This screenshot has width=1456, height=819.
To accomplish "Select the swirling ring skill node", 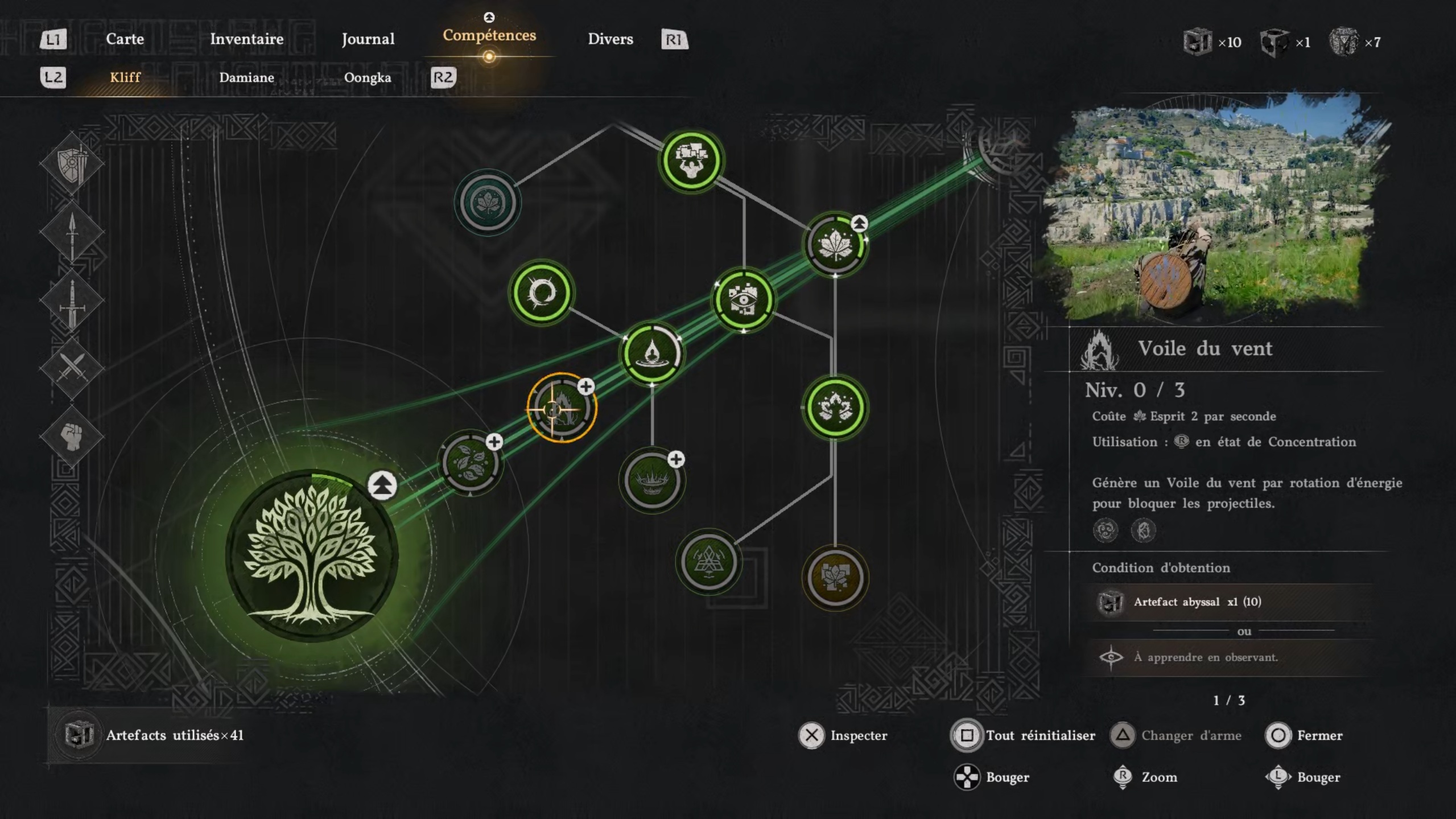I will coord(541,293).
